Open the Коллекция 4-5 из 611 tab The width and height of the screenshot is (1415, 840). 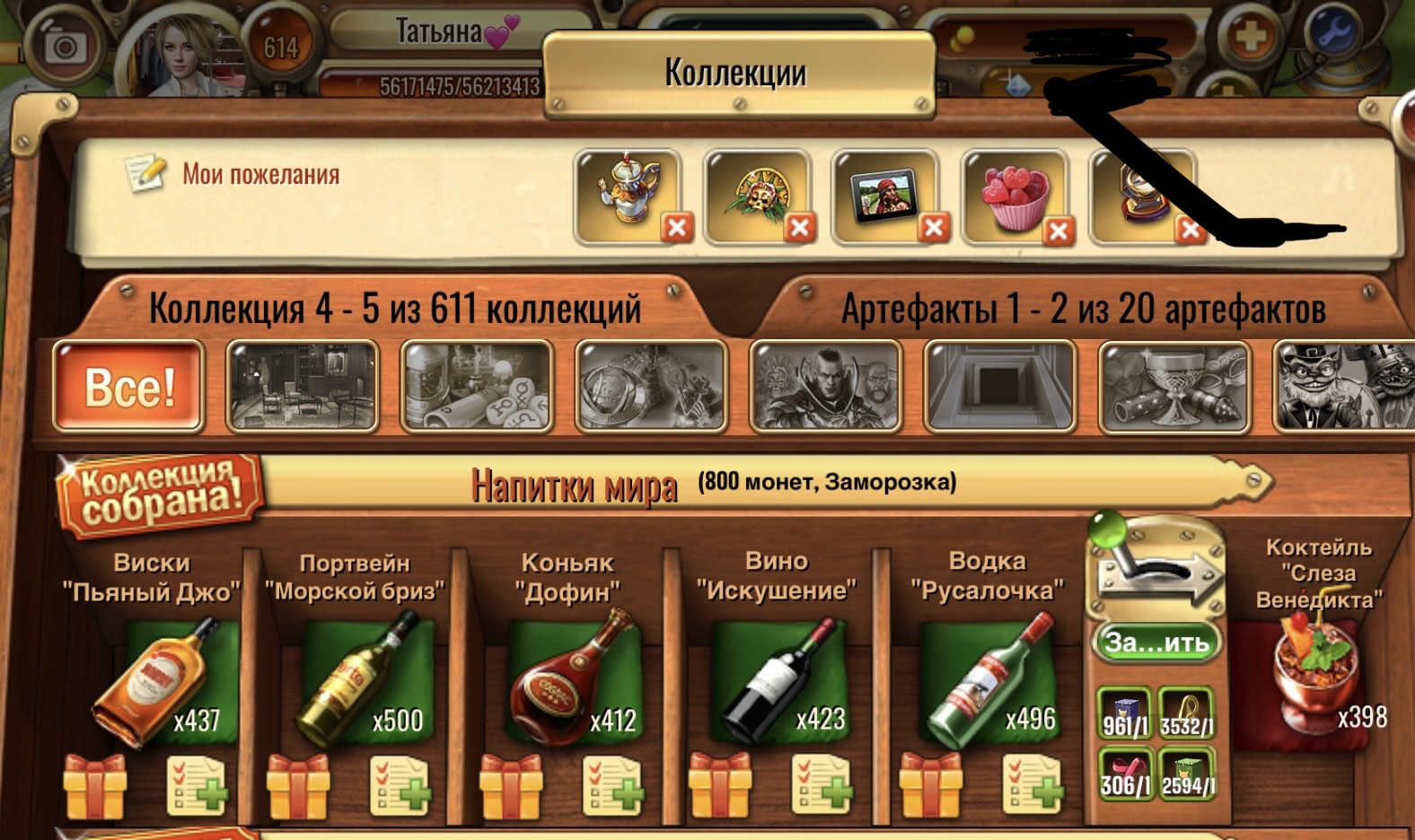[395, 309]
